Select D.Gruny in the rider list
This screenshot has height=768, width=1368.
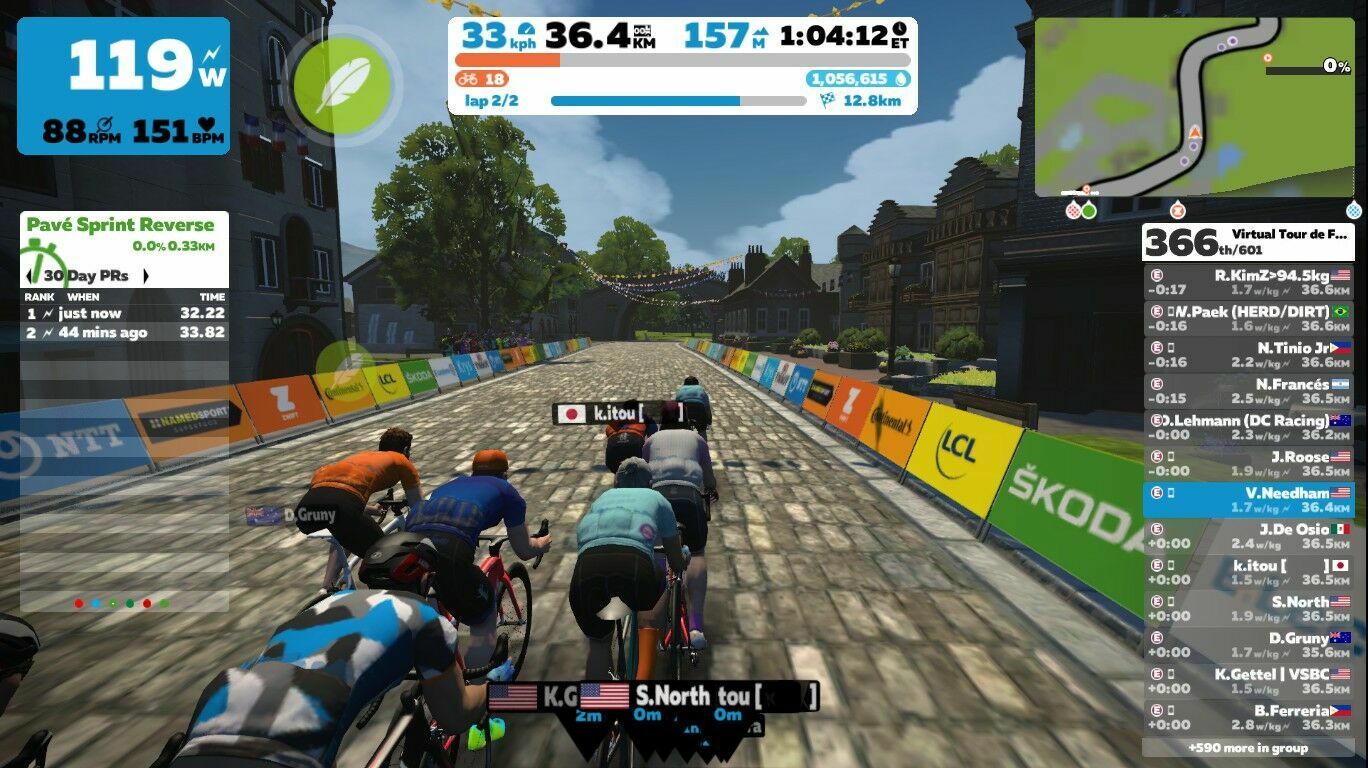(1247, 645)
